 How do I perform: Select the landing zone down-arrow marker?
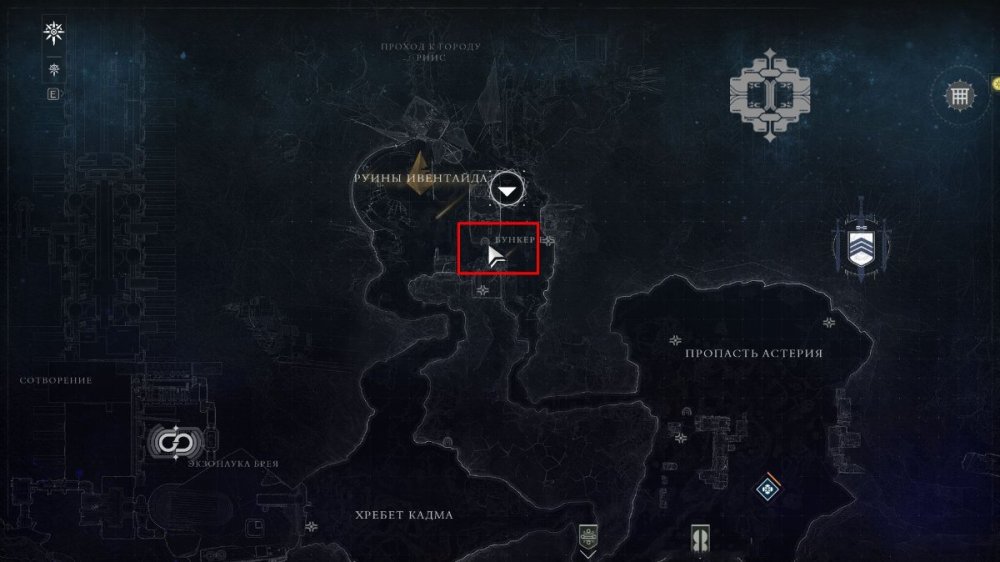510,190
